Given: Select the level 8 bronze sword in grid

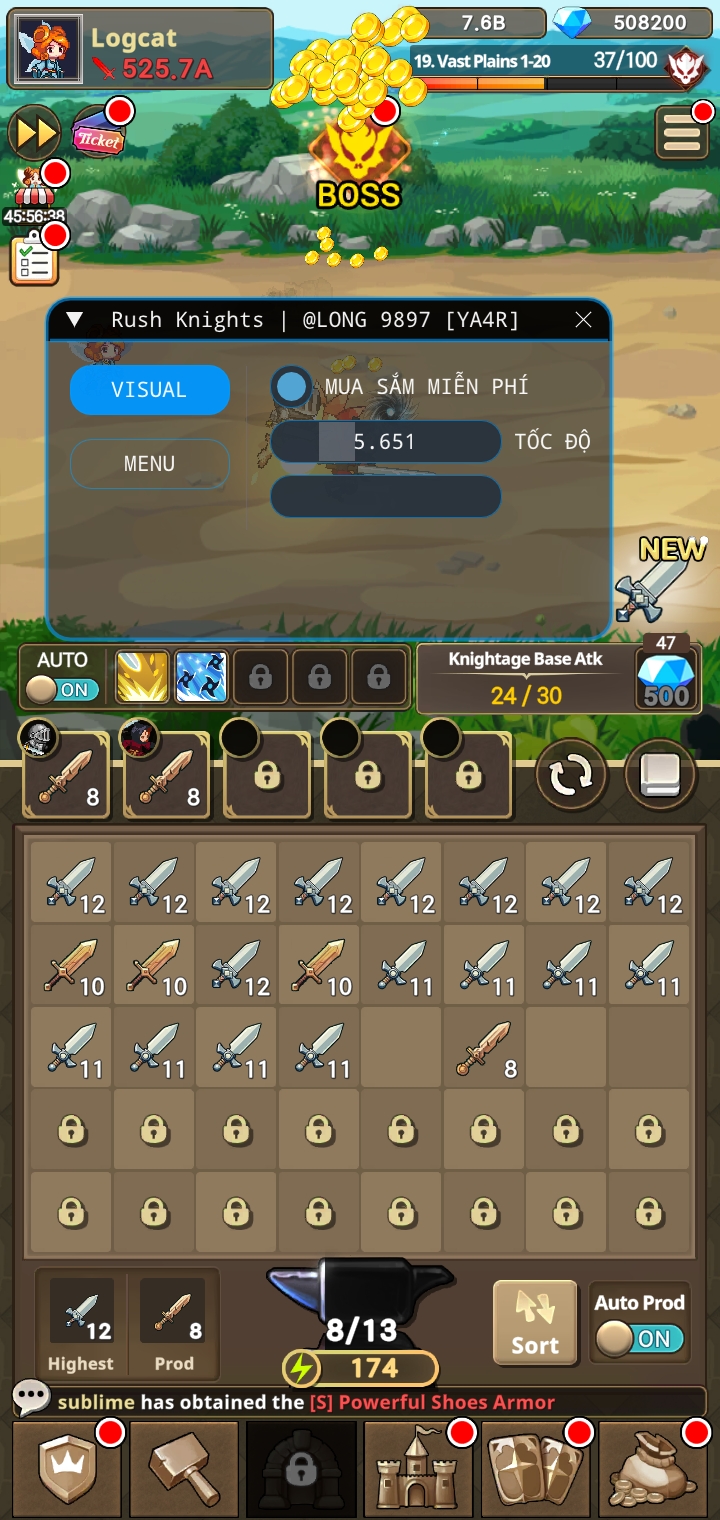Looking at the screenshot, I should click(484, 1048).
